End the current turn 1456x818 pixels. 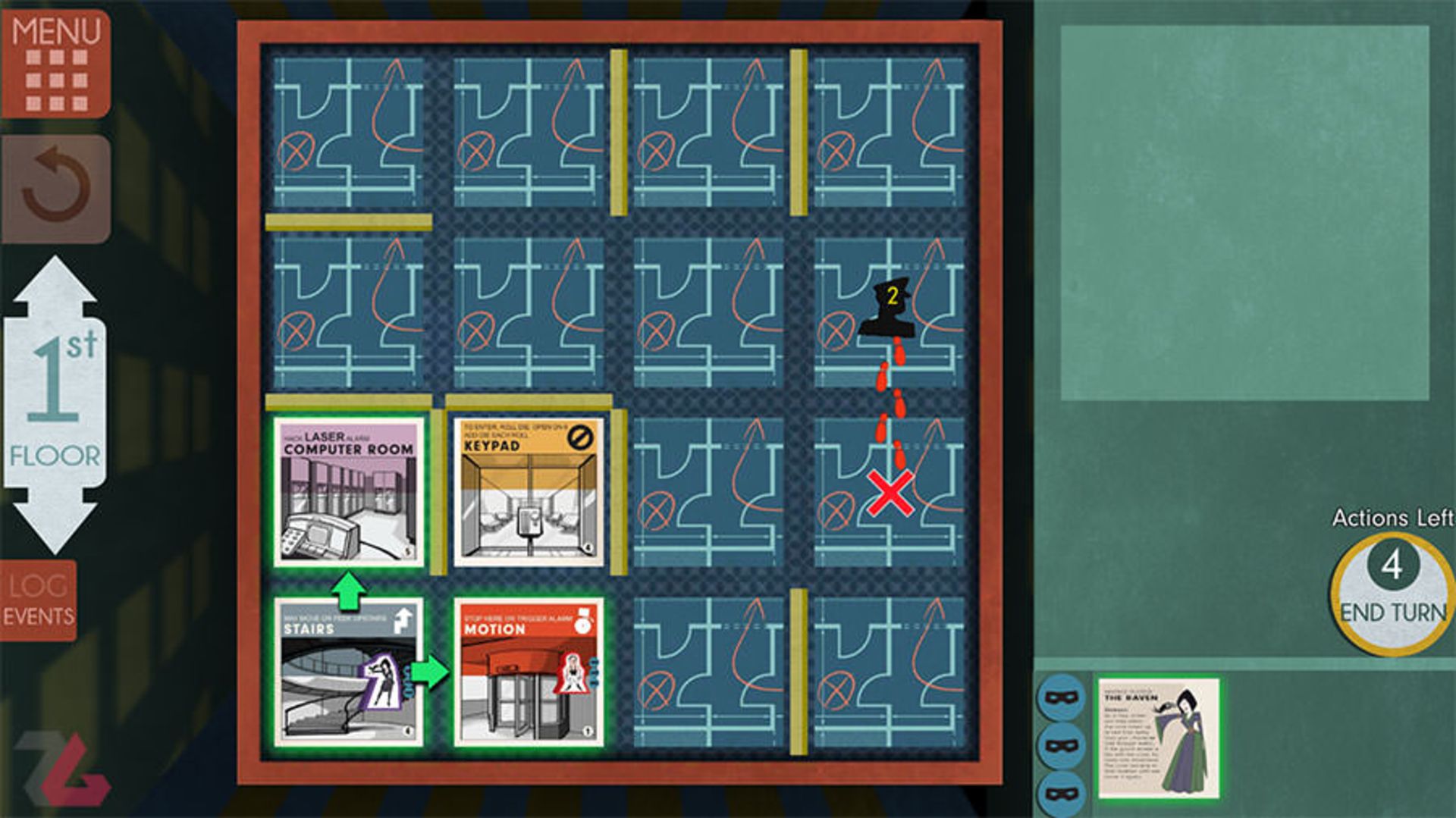click(x=1392, y=595)
